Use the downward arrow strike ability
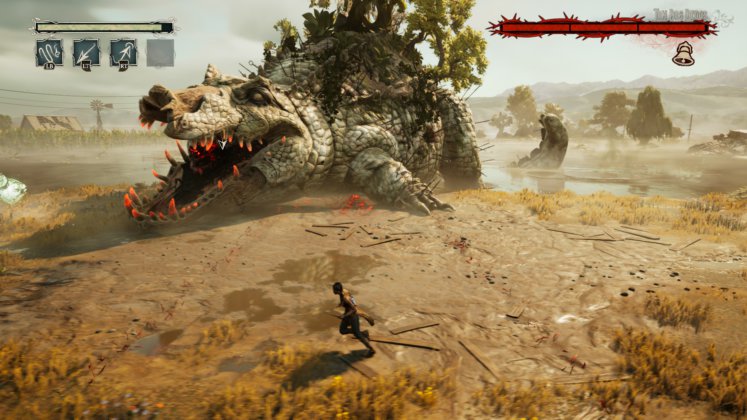747x420 pixels. (86, 52)
